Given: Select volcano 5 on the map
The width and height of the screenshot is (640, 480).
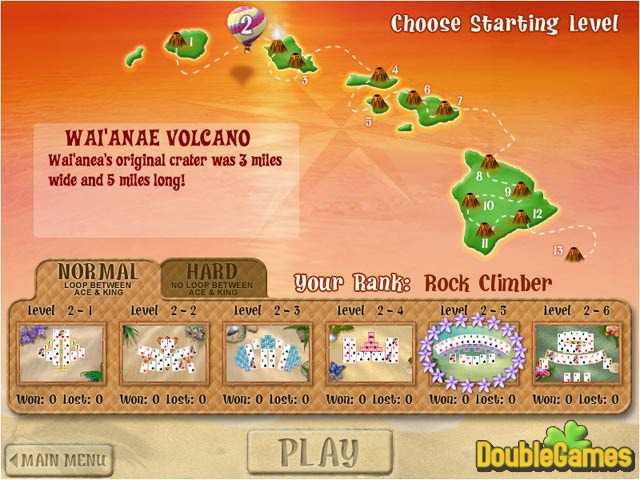Looking at the screenshot, I should [x=379, y=103].
